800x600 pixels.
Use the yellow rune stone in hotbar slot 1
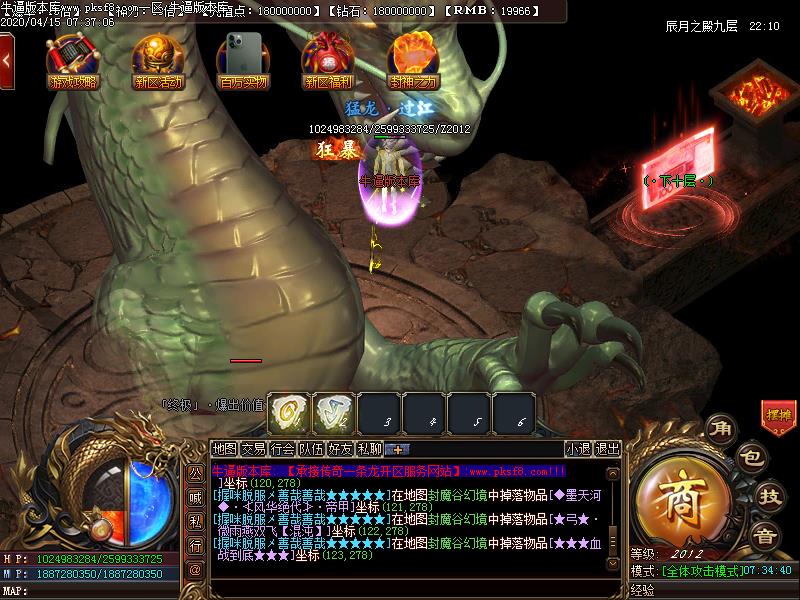(x=287, y=412)
